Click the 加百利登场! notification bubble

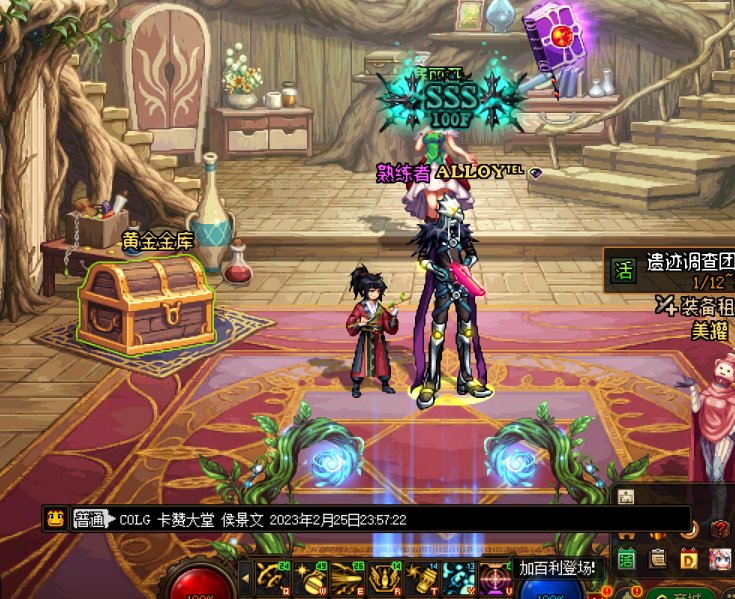(x=558, y=568)
